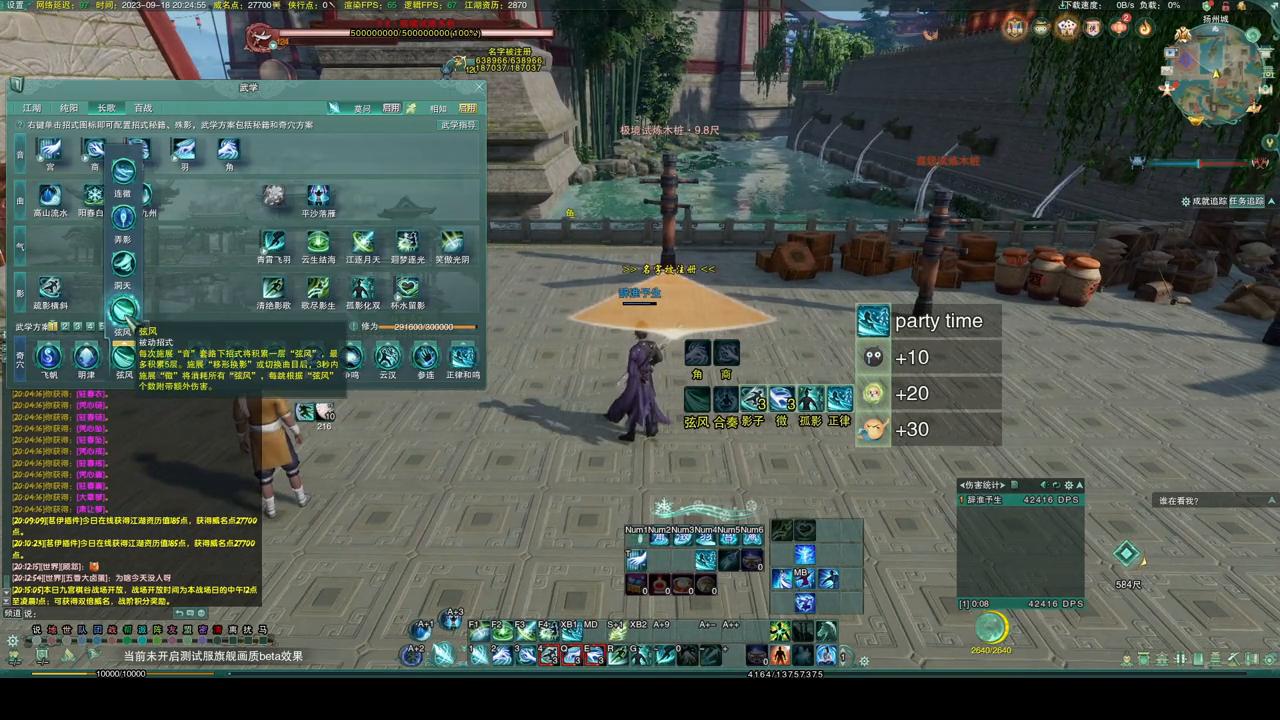Choose the 孤影化双 skill icon
Screen dimensions: 1280x720
(363, 288)
